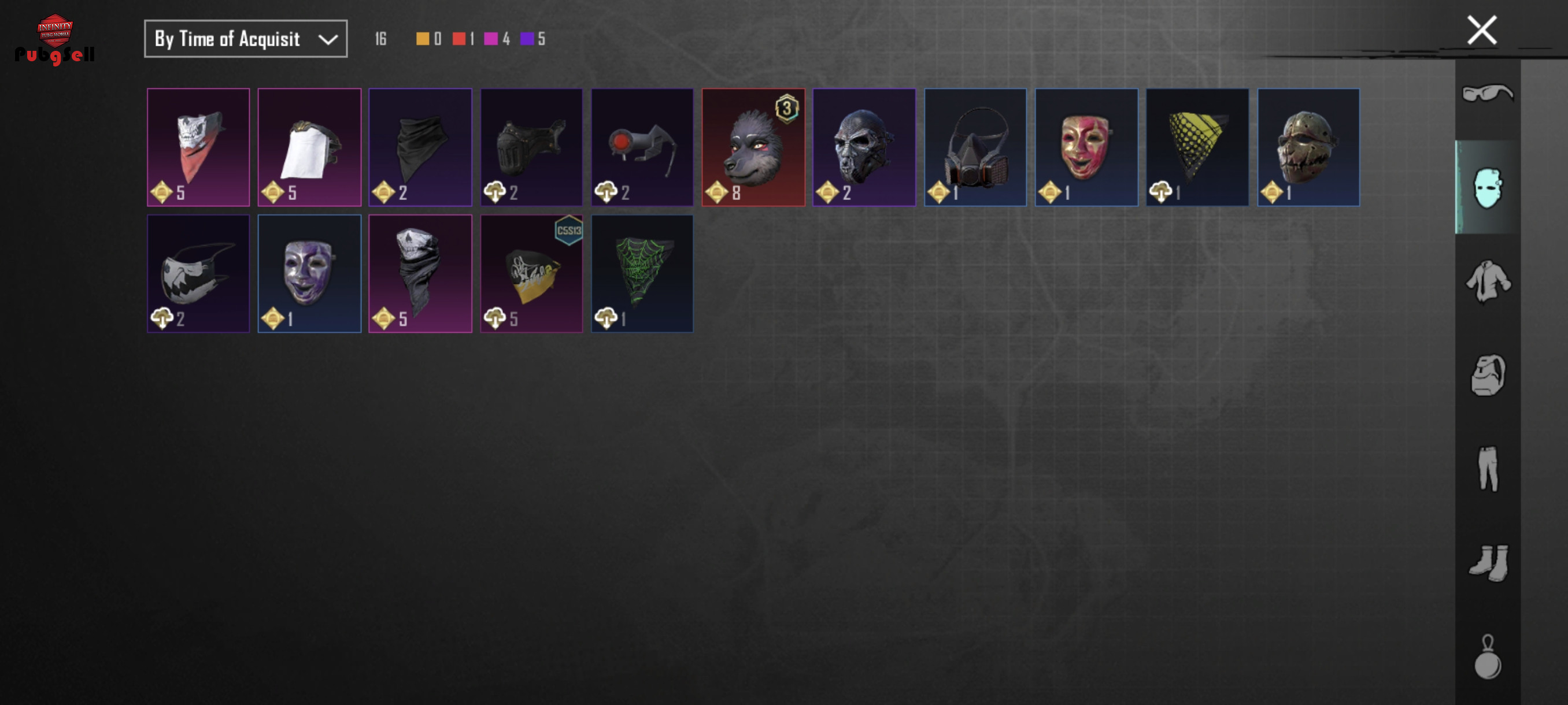Select the yellow dotted bandana
Screen dimensions: 1568x705
1197,147
